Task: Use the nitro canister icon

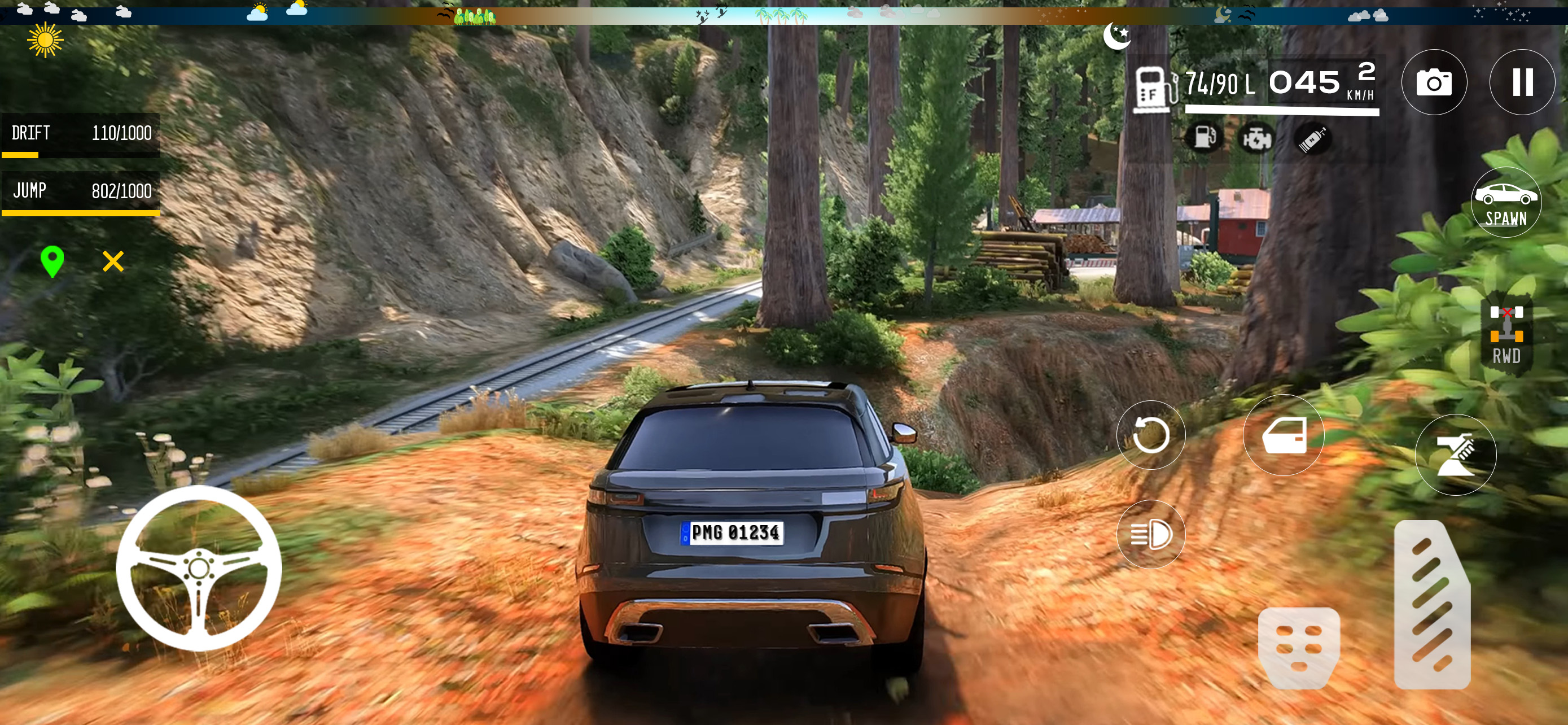Action: [1312, 139]
